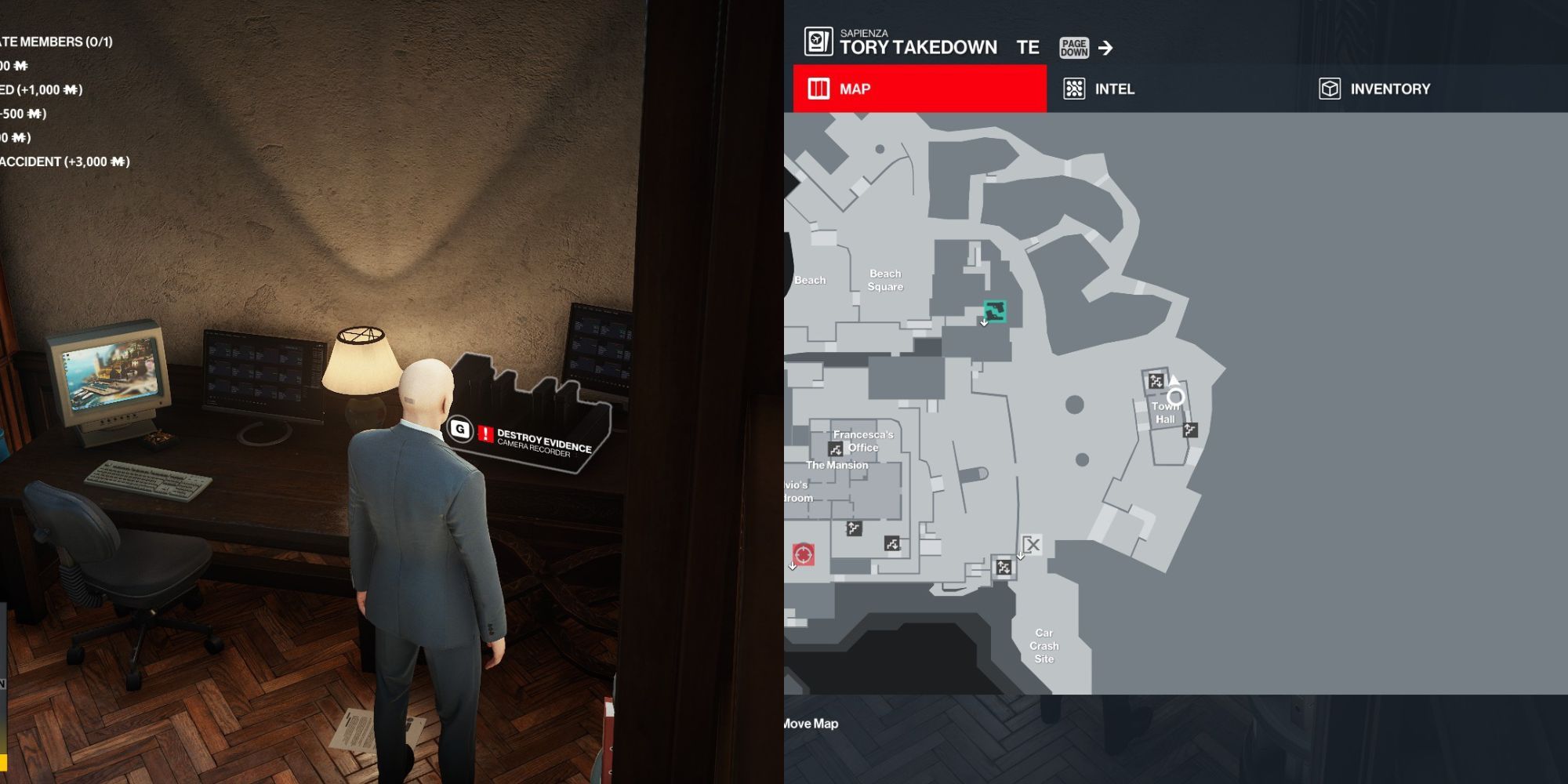Click the red target marker on the map
This screenshot has height=784, width=1568.
(803, 554)
